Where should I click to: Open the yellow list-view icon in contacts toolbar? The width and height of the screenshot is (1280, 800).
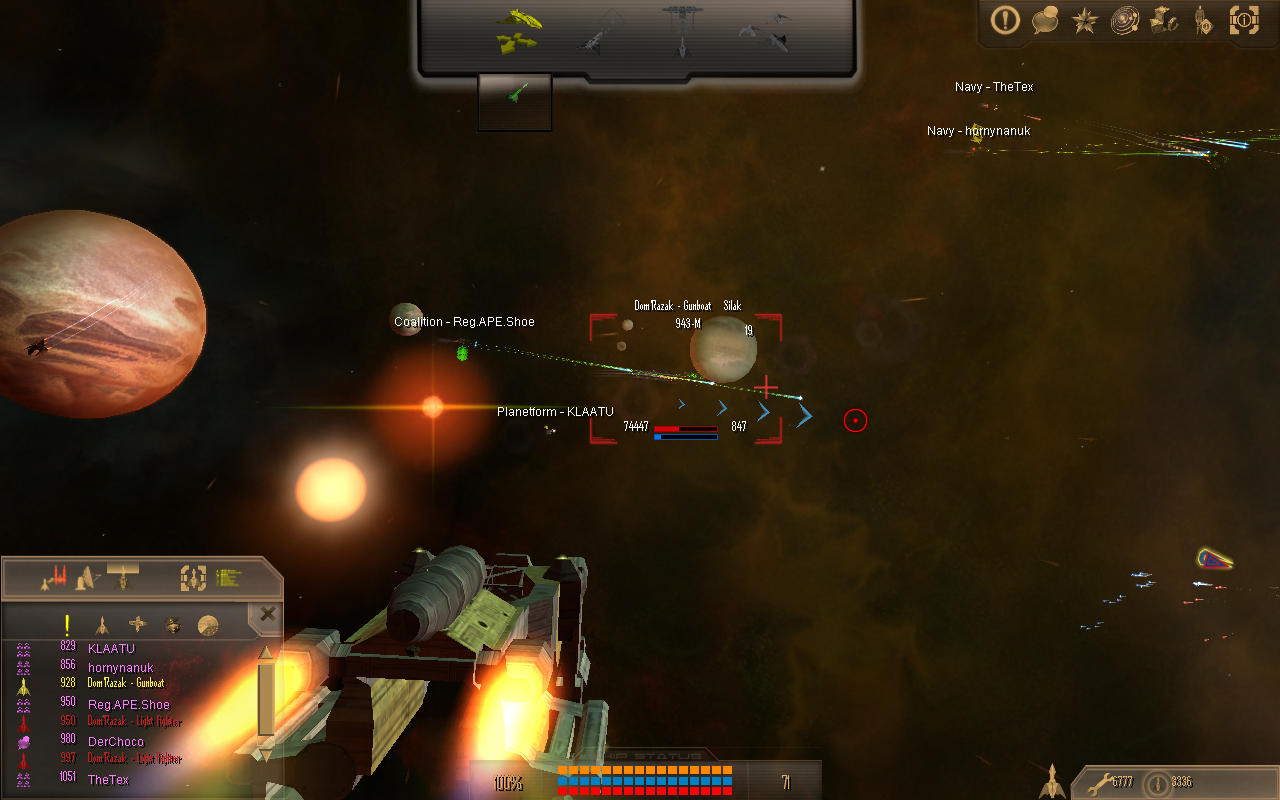227,577
